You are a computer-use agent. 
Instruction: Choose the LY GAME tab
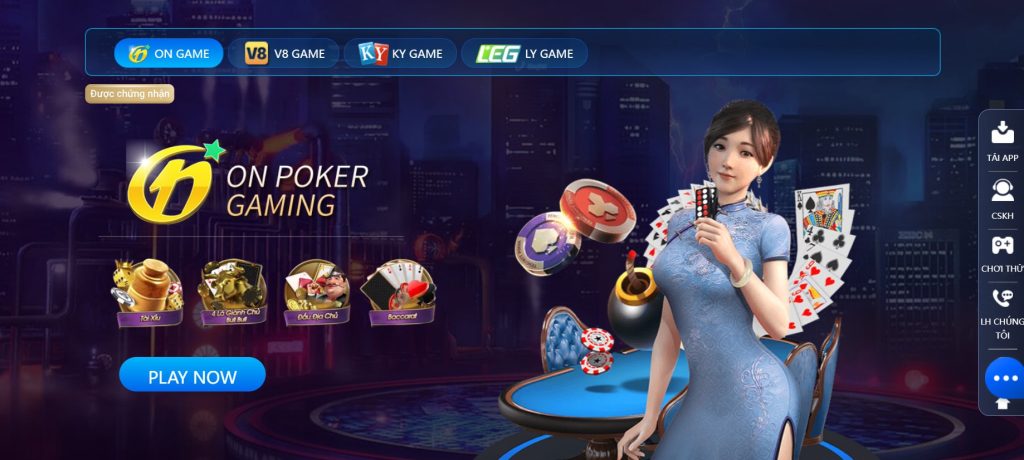tap(524, 53)
